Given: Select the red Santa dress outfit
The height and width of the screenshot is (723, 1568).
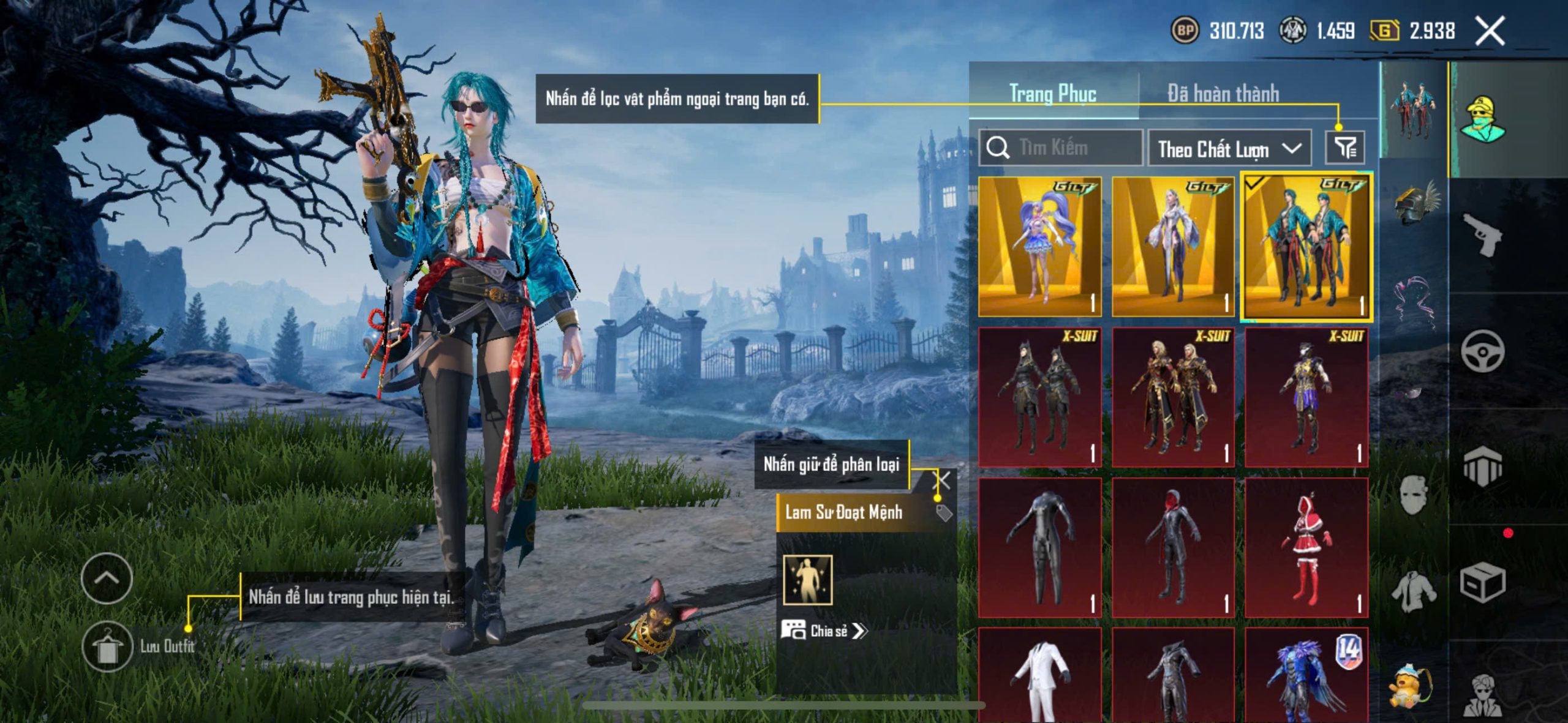Looking at the screenshot, I should [x=1306, y=547].
